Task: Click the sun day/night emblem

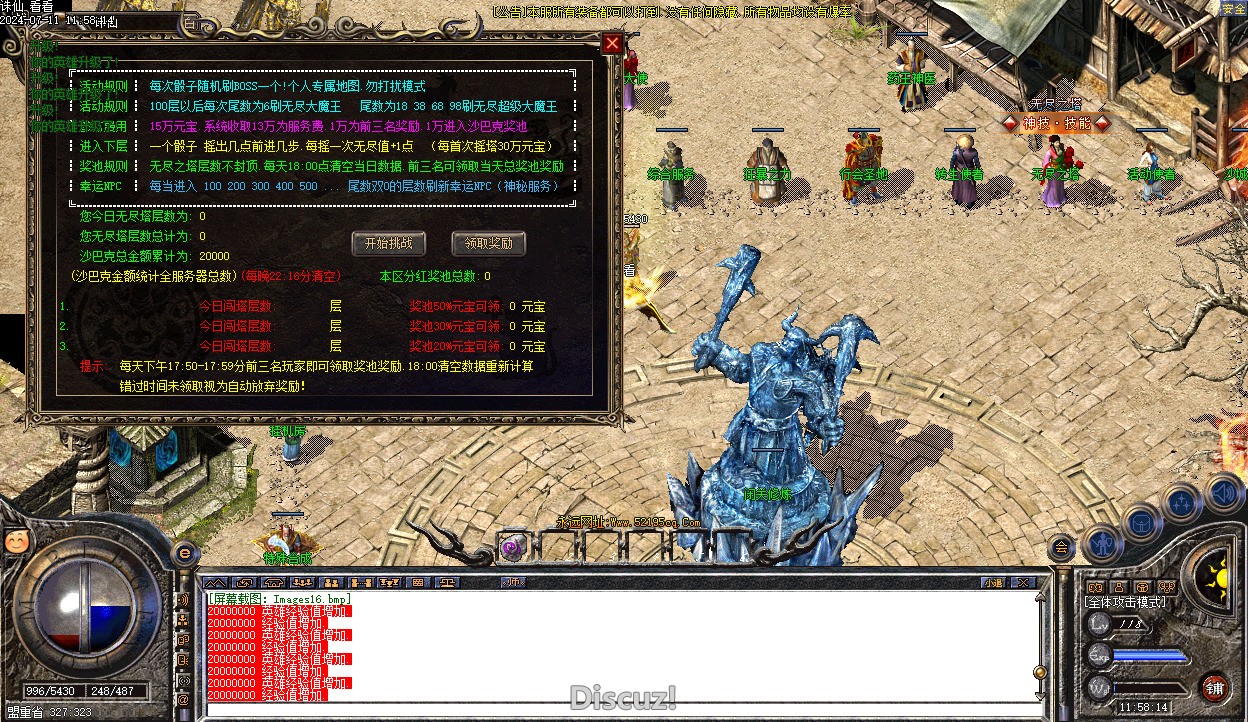Action: 1217,574
